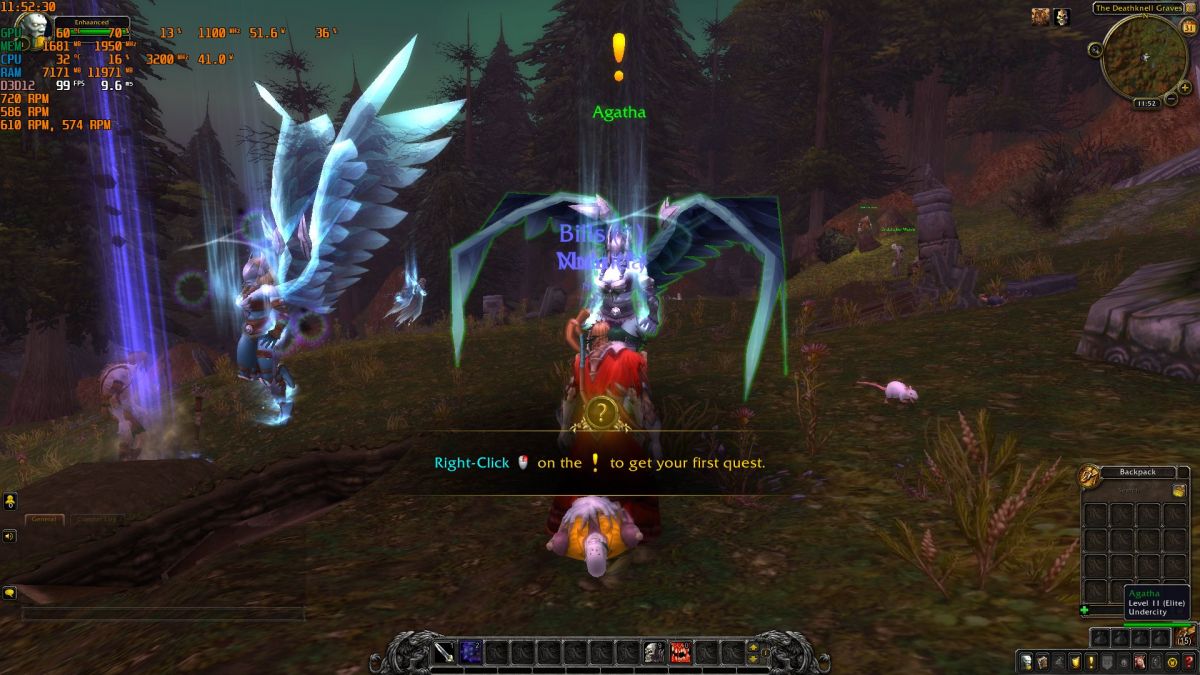
Task: Open the red question mark help button
Action: point(1188,662)
